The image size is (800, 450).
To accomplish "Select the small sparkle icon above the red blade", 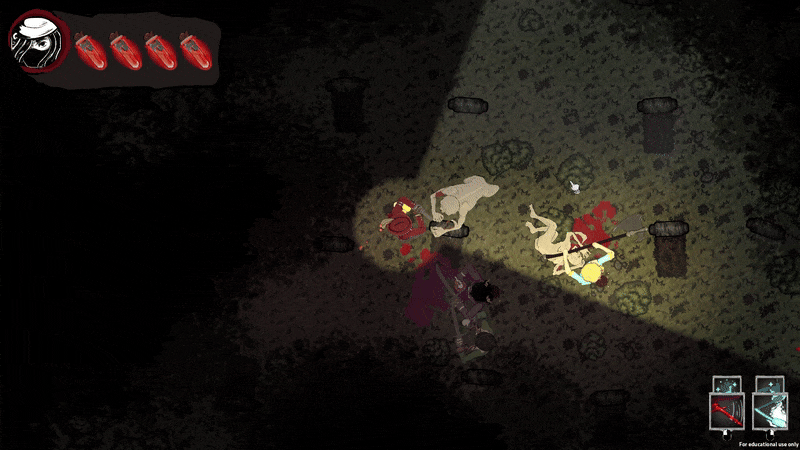I will coord(725,384).
